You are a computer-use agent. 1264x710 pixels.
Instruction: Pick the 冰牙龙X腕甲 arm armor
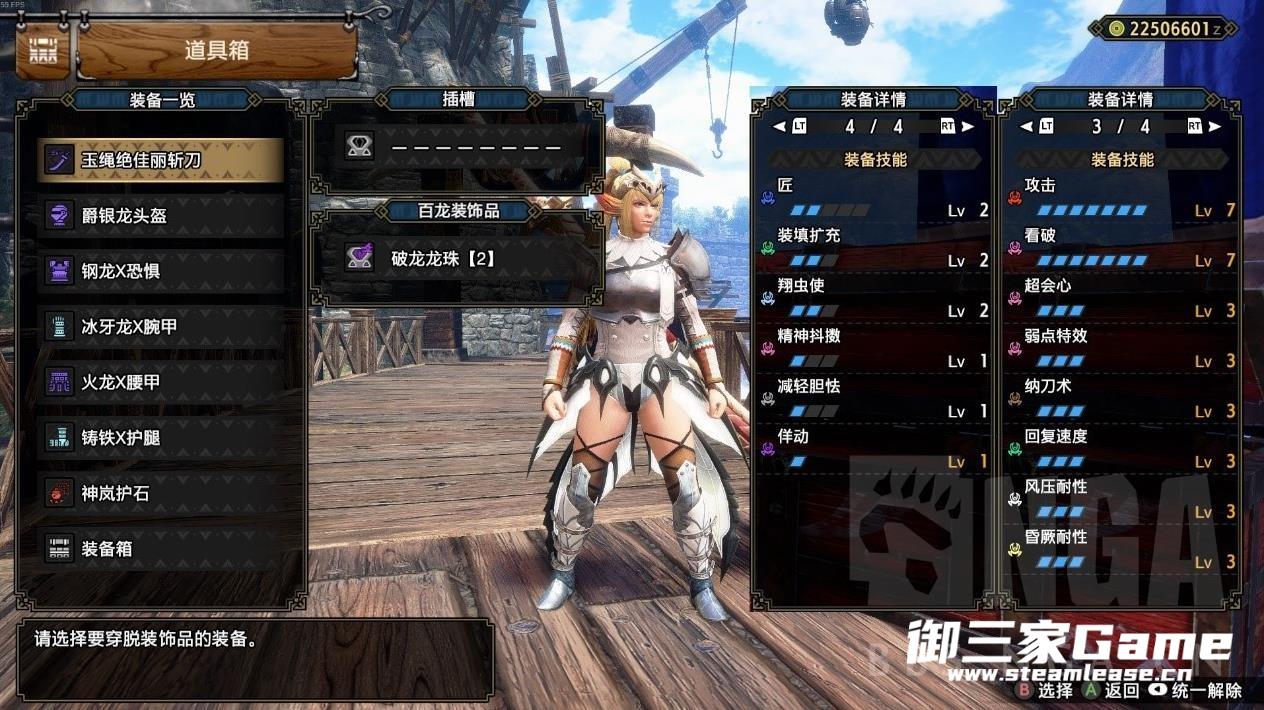click(x=160, y=327)
